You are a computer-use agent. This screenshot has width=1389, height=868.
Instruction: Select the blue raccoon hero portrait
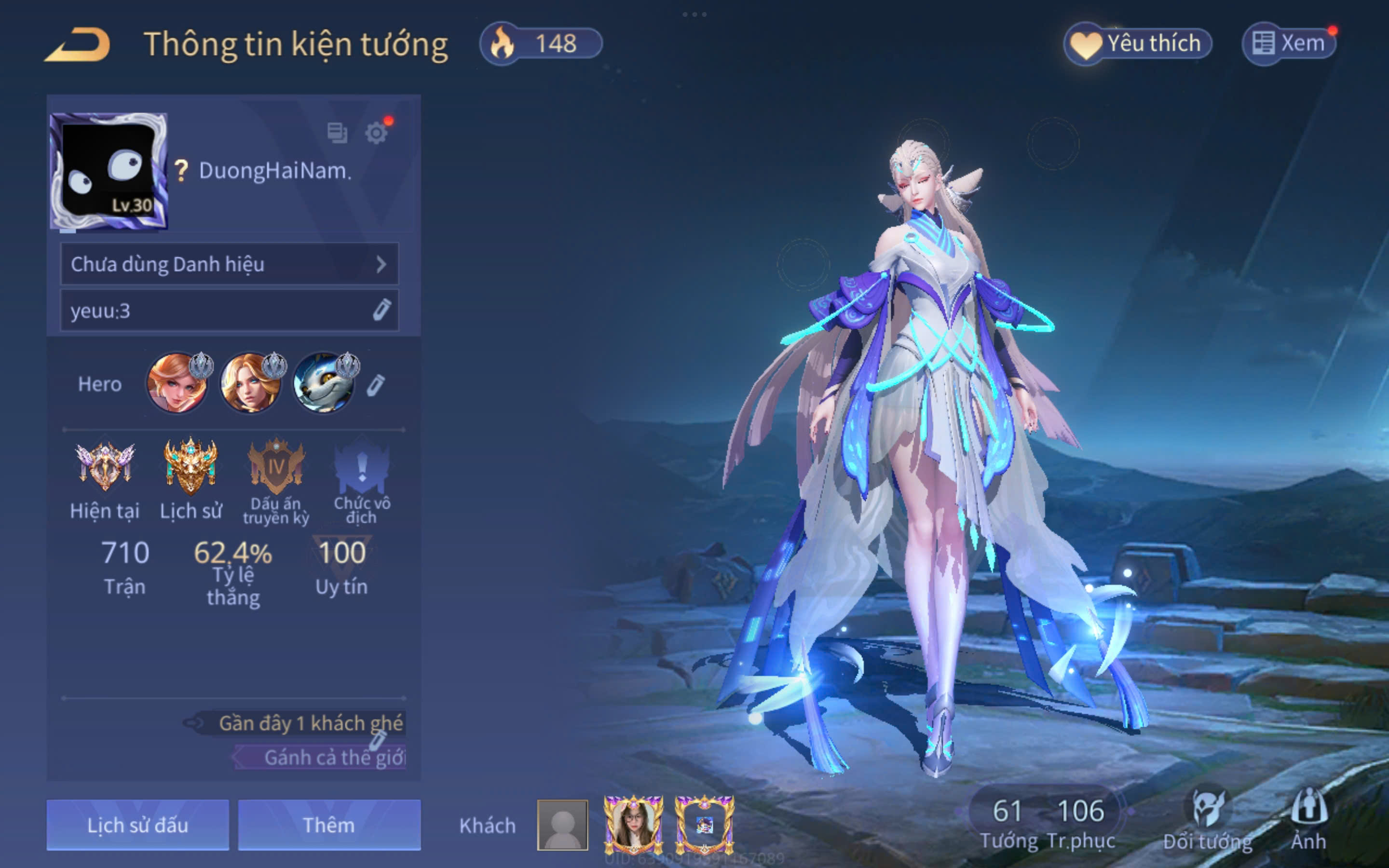click(x=324, y=383)
